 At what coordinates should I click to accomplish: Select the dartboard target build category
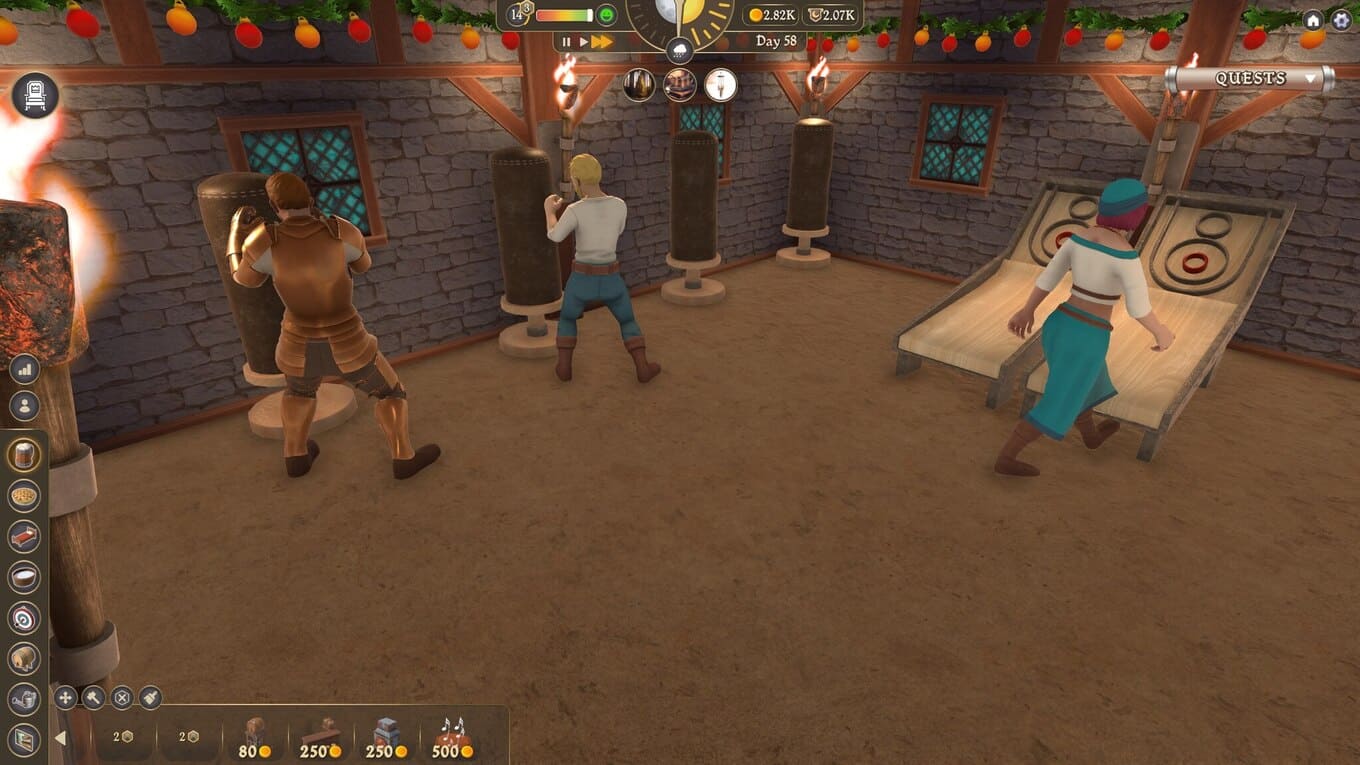[24, 618]
